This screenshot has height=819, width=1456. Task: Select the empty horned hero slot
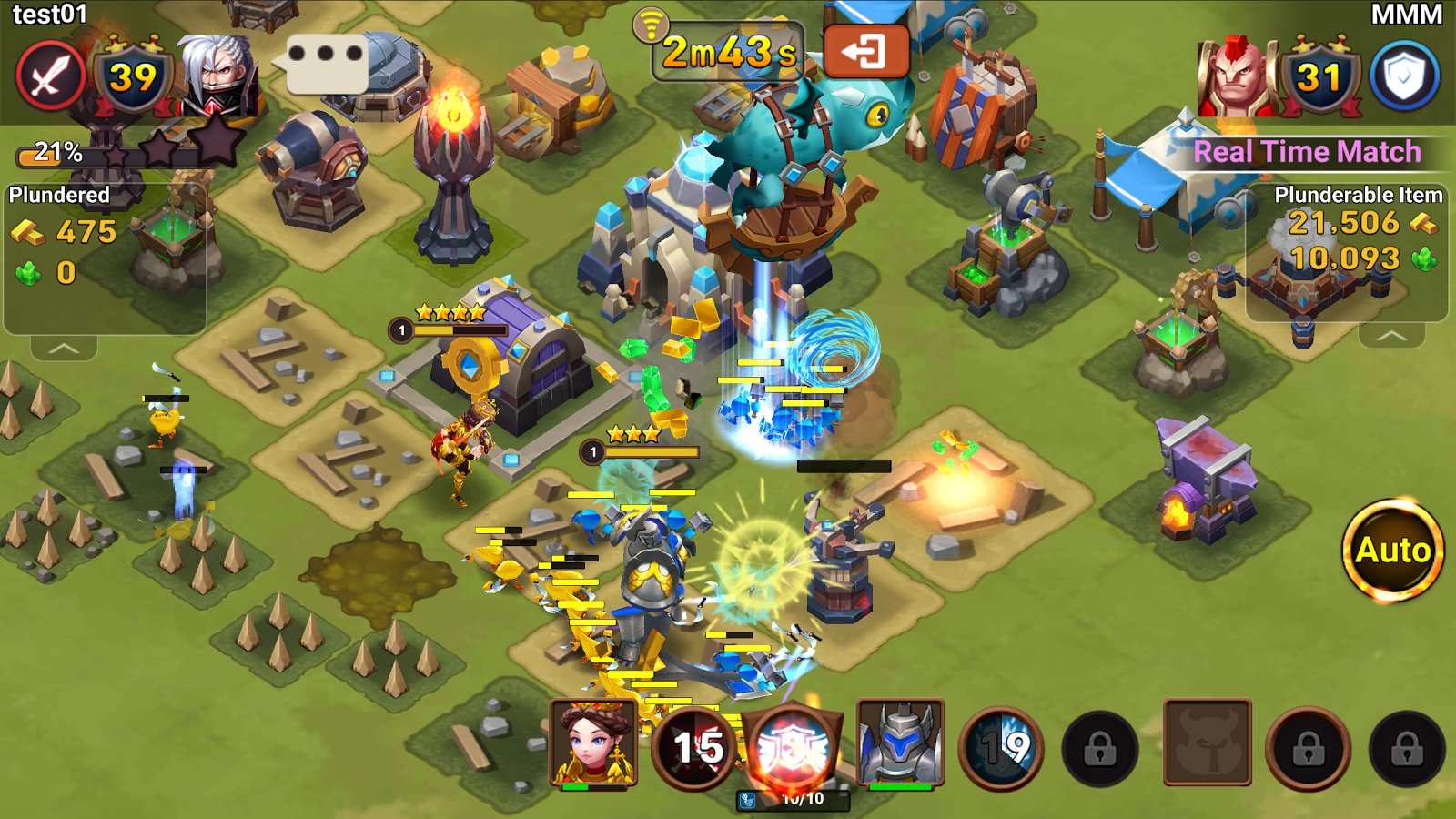(1207, 743)
